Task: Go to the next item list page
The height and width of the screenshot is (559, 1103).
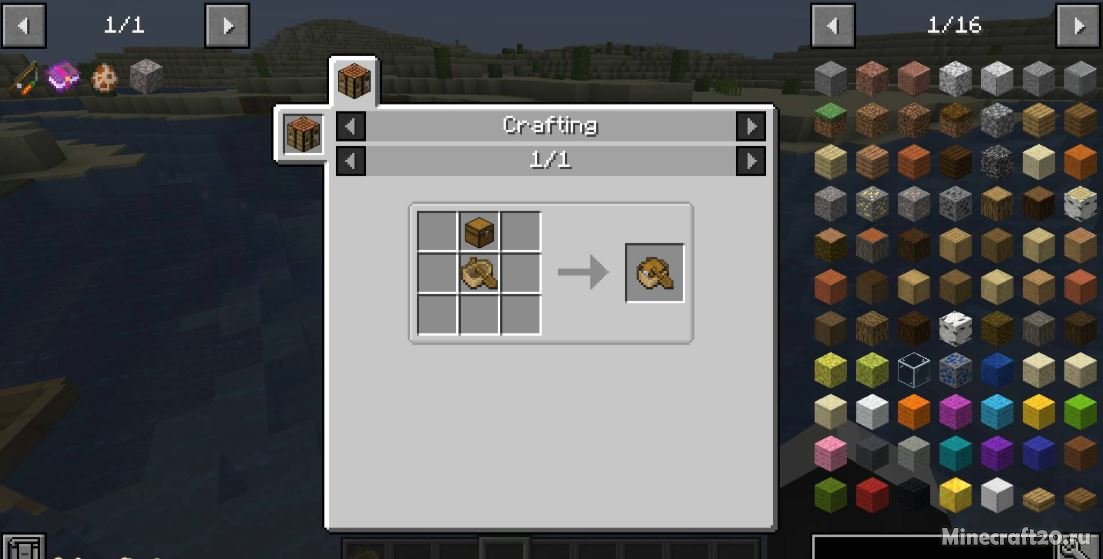Action: click(1077, 25)
